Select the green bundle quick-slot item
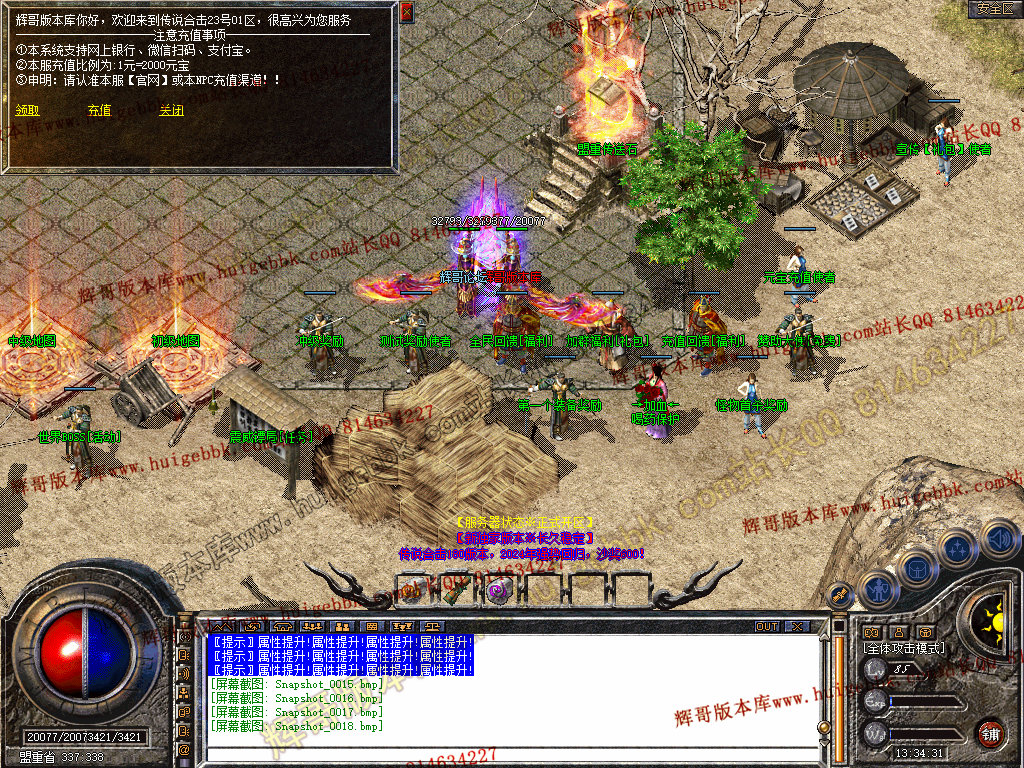 tap(455, 590)
